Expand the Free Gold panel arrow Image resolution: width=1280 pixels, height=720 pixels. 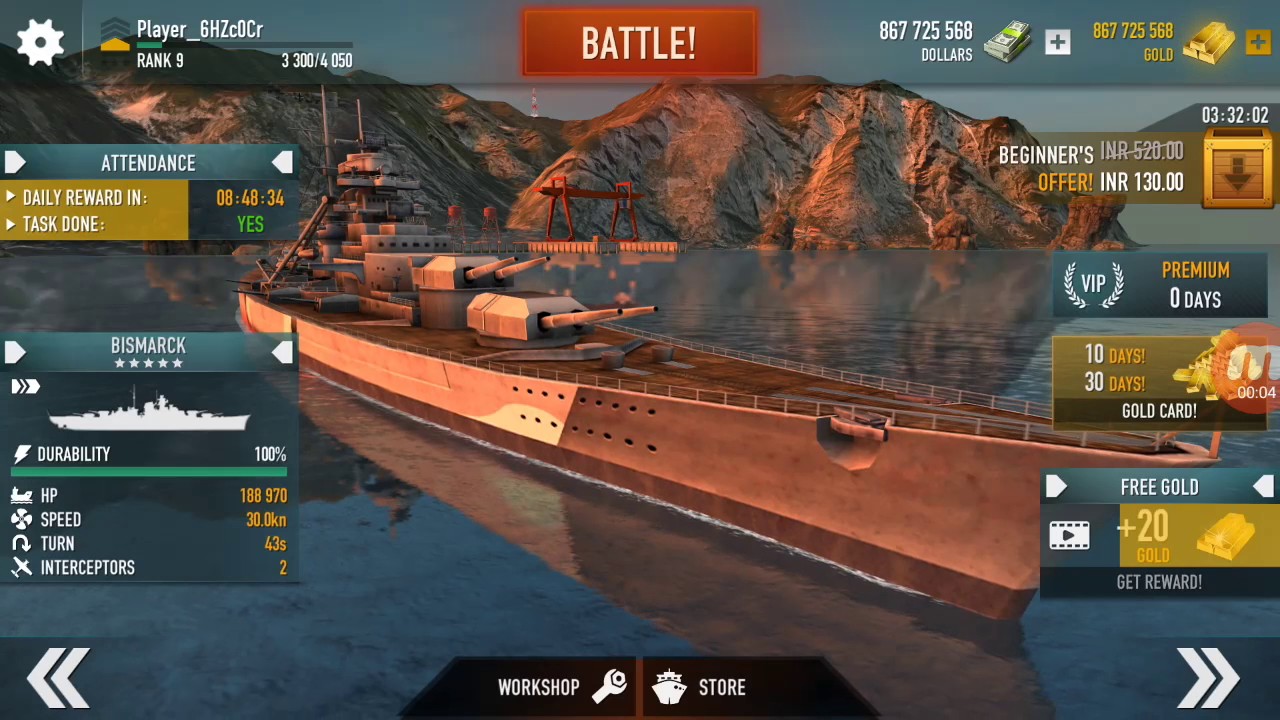(x=1057, y=487)
